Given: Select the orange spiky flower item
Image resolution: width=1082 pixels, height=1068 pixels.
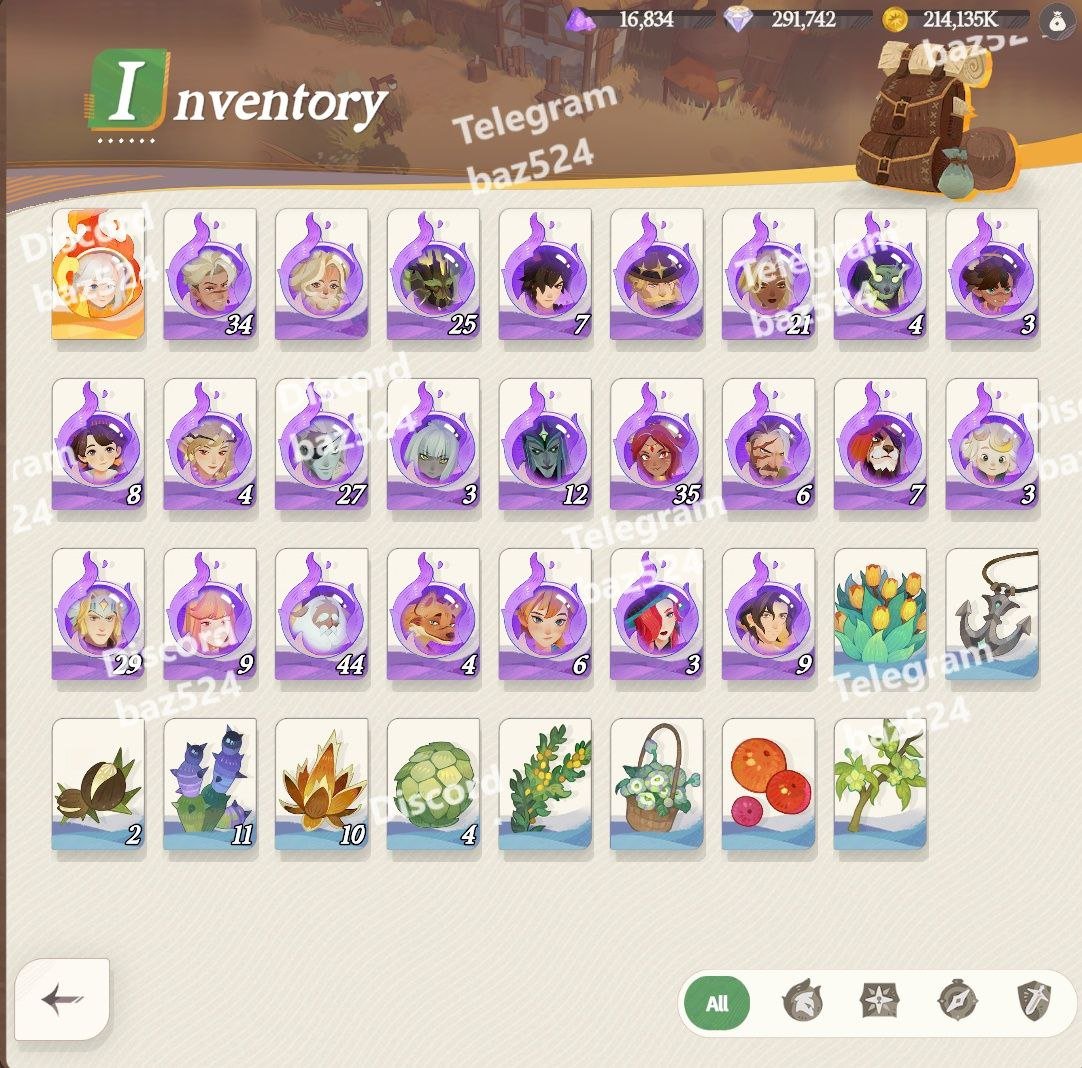Looking at the screenshot, I should [x=322, y=784].
